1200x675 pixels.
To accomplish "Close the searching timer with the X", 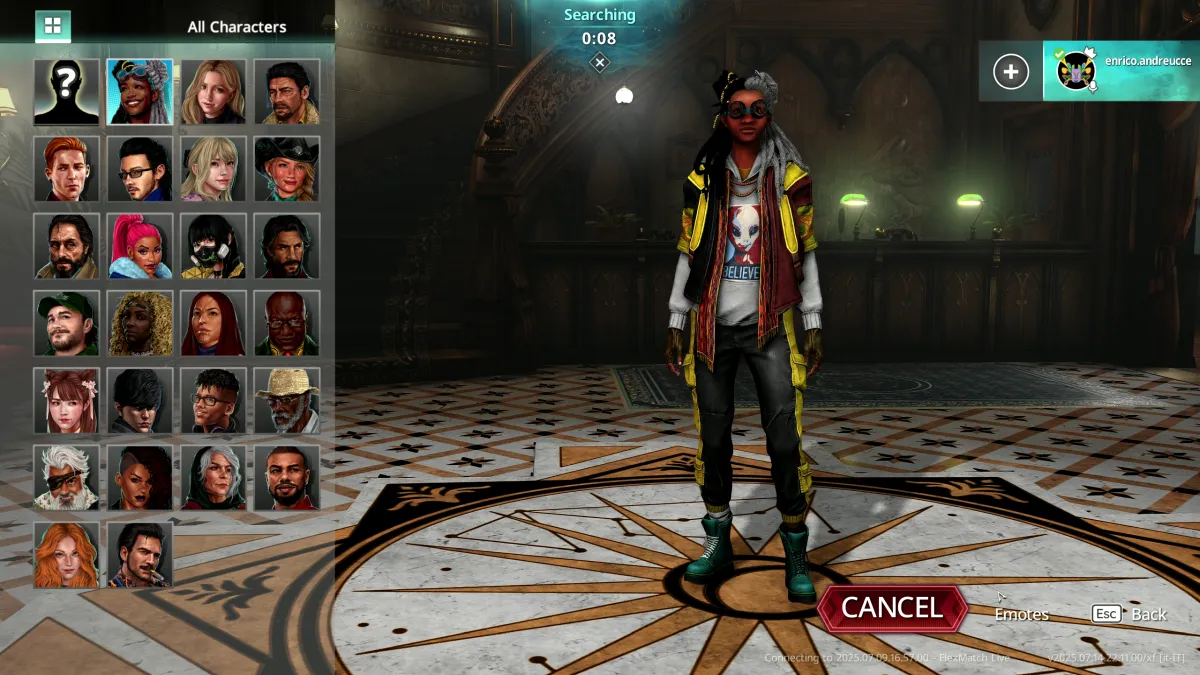I will [599, 63].
